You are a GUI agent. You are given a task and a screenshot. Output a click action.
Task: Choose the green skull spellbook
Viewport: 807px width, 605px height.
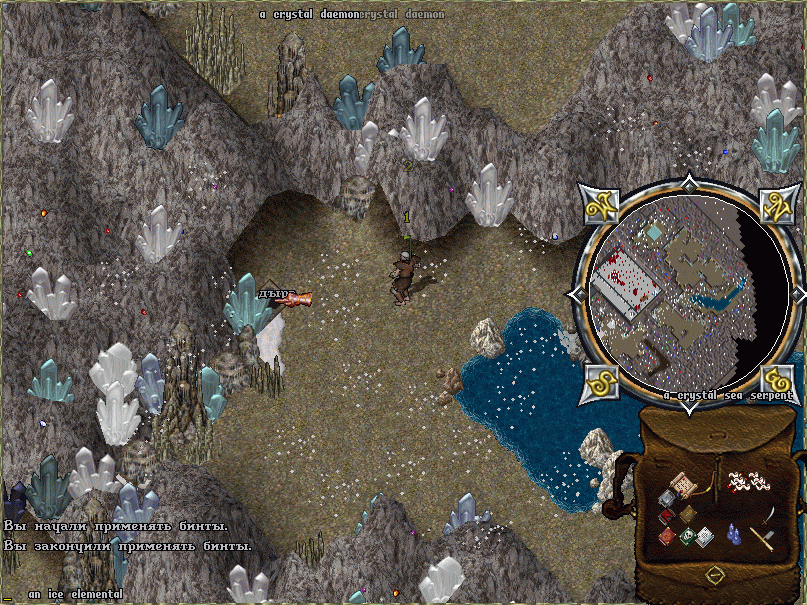688,537
